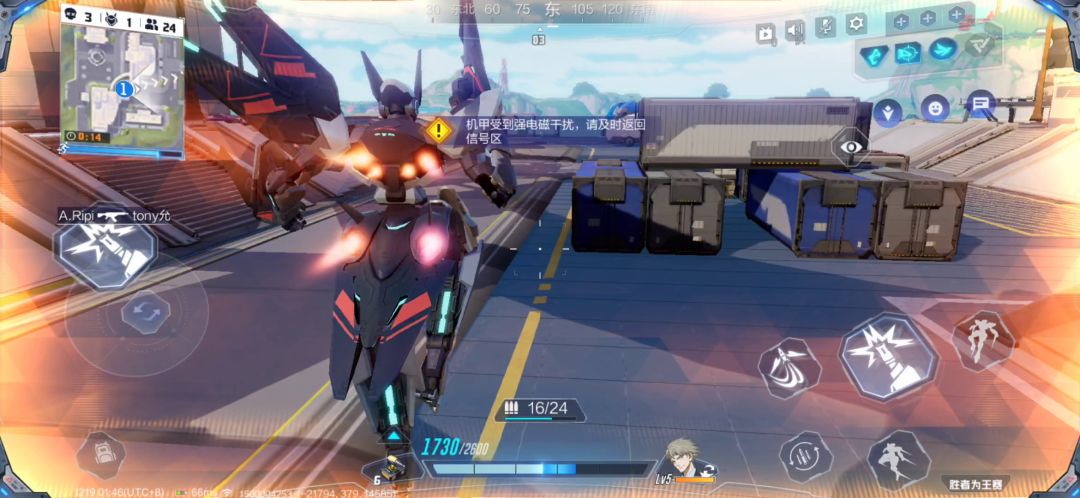The image size is (1080, 498).
Task: Tap the 16/24 weapon ammo panel
Action: click(x=540, y=409)
